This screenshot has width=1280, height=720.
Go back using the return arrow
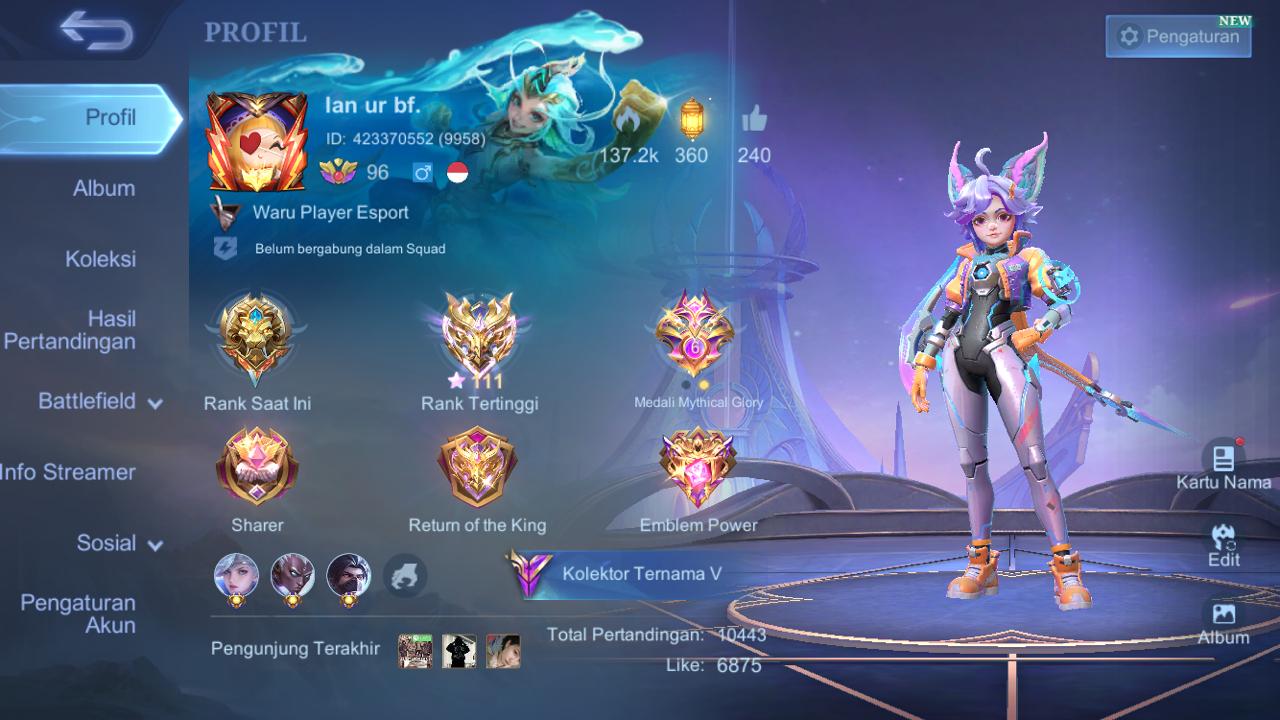tap(96, 31)
